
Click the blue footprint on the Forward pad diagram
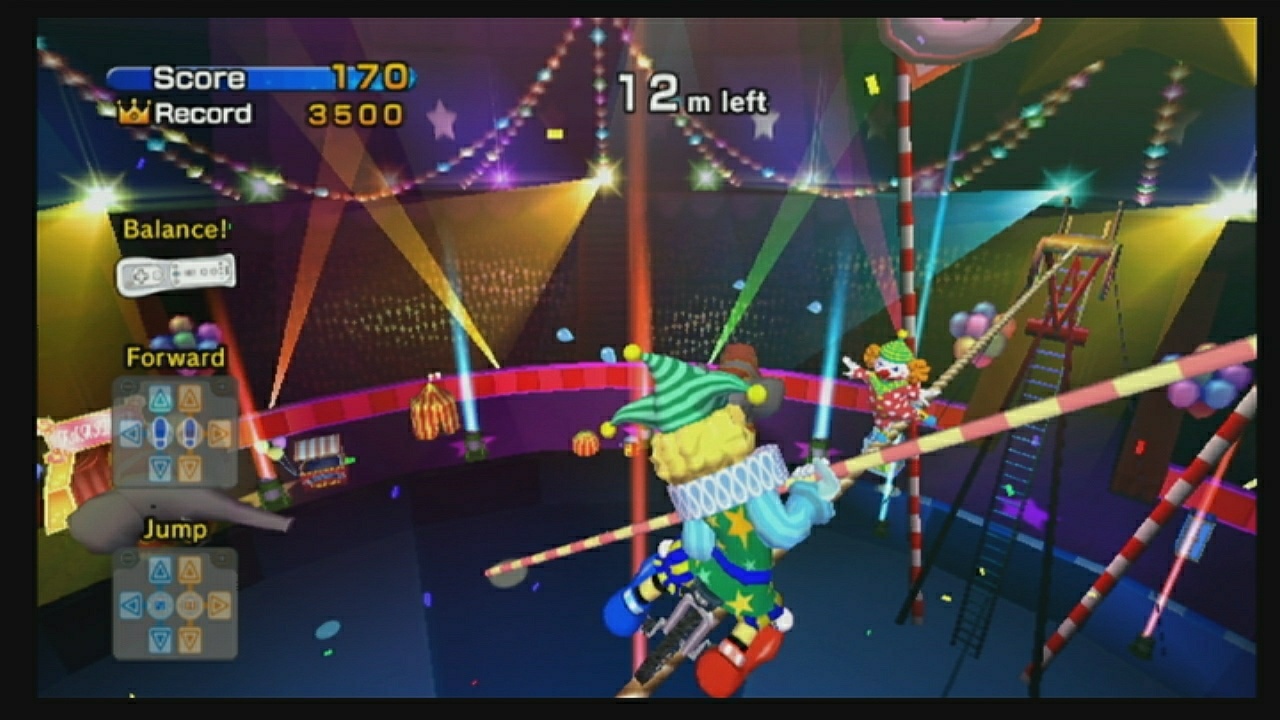point(161,433)
